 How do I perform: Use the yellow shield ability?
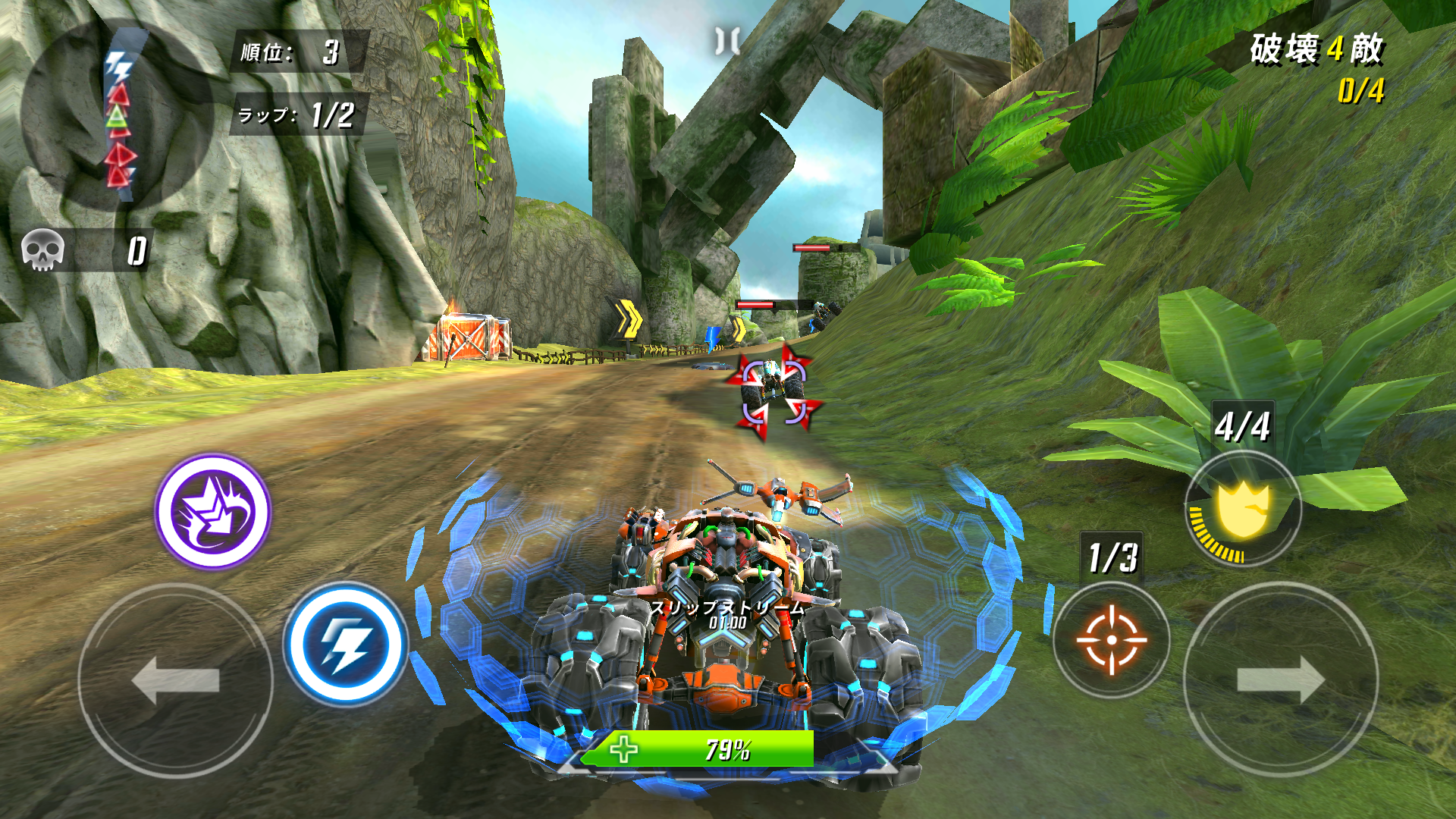(1243, 510)
